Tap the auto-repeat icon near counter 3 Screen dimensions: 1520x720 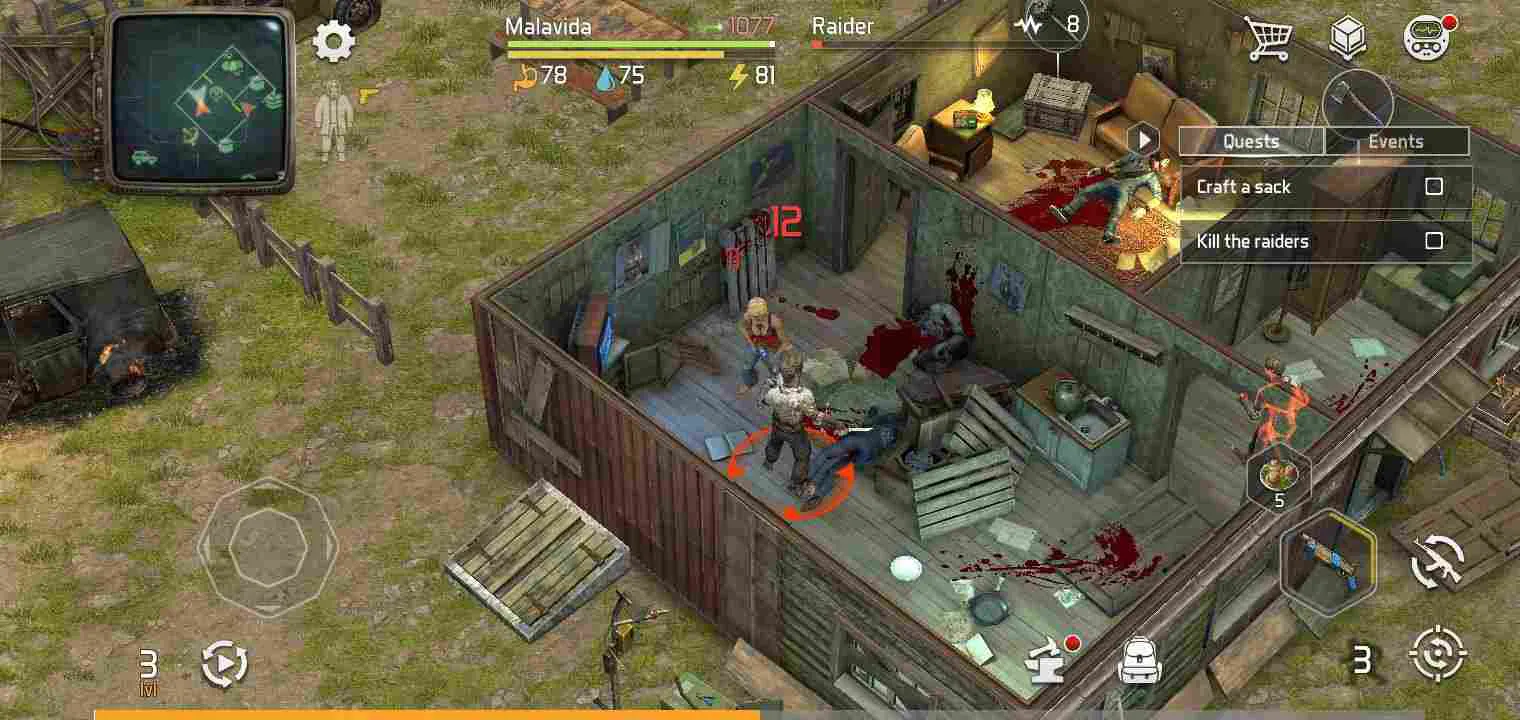(x=225, y=661)
